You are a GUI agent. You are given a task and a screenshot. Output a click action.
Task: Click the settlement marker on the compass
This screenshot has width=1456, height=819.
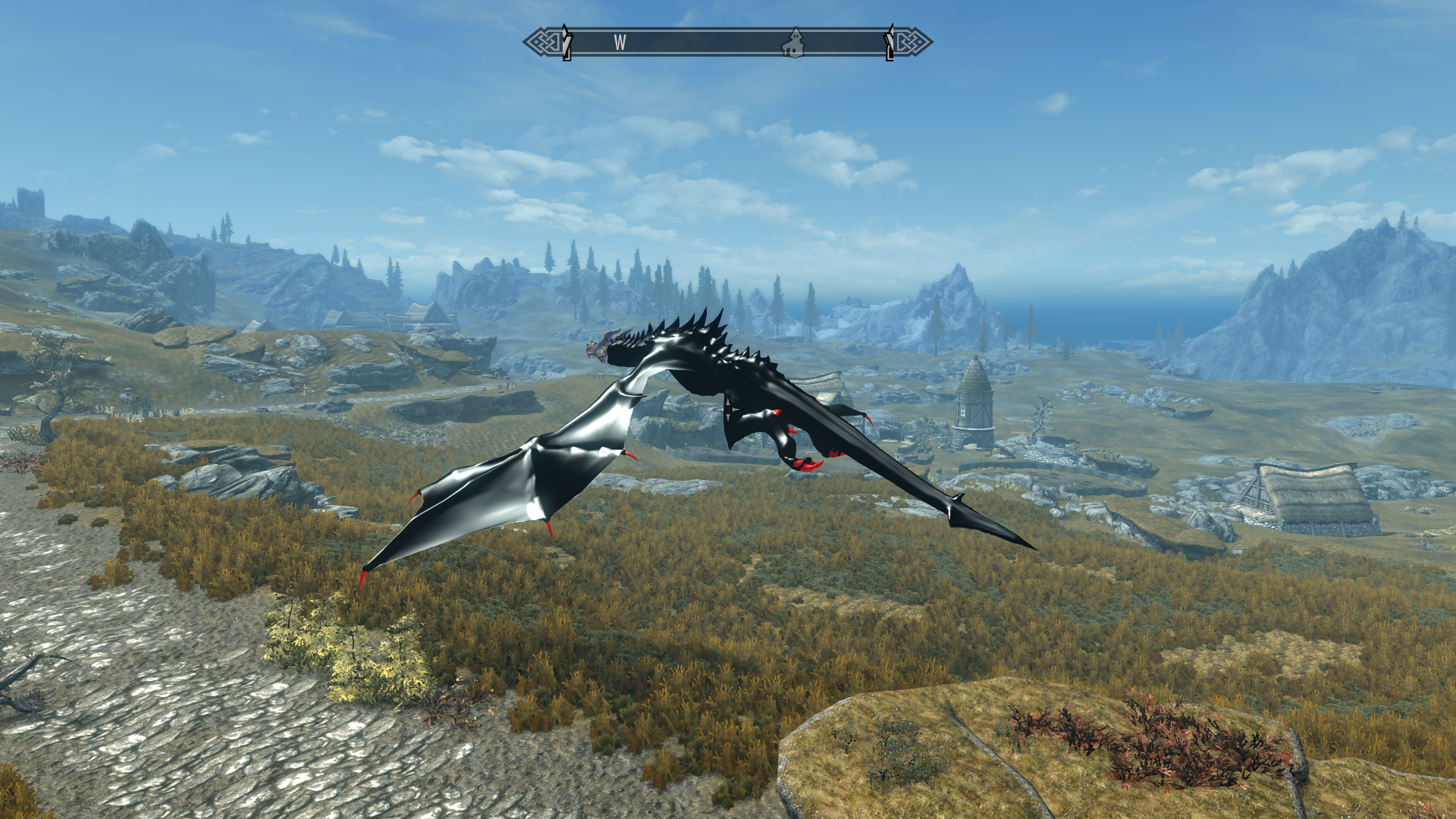pos(793,43)
